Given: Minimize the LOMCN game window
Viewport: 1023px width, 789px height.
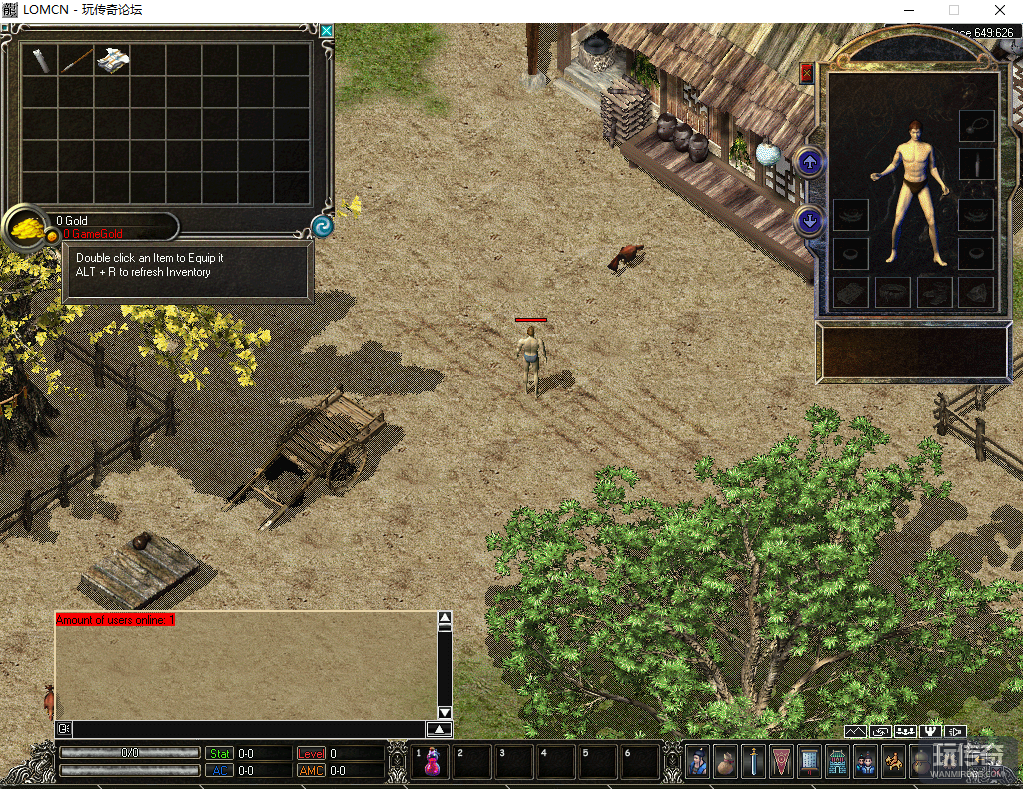Looking at the screenshot, I should click(908, 10).
